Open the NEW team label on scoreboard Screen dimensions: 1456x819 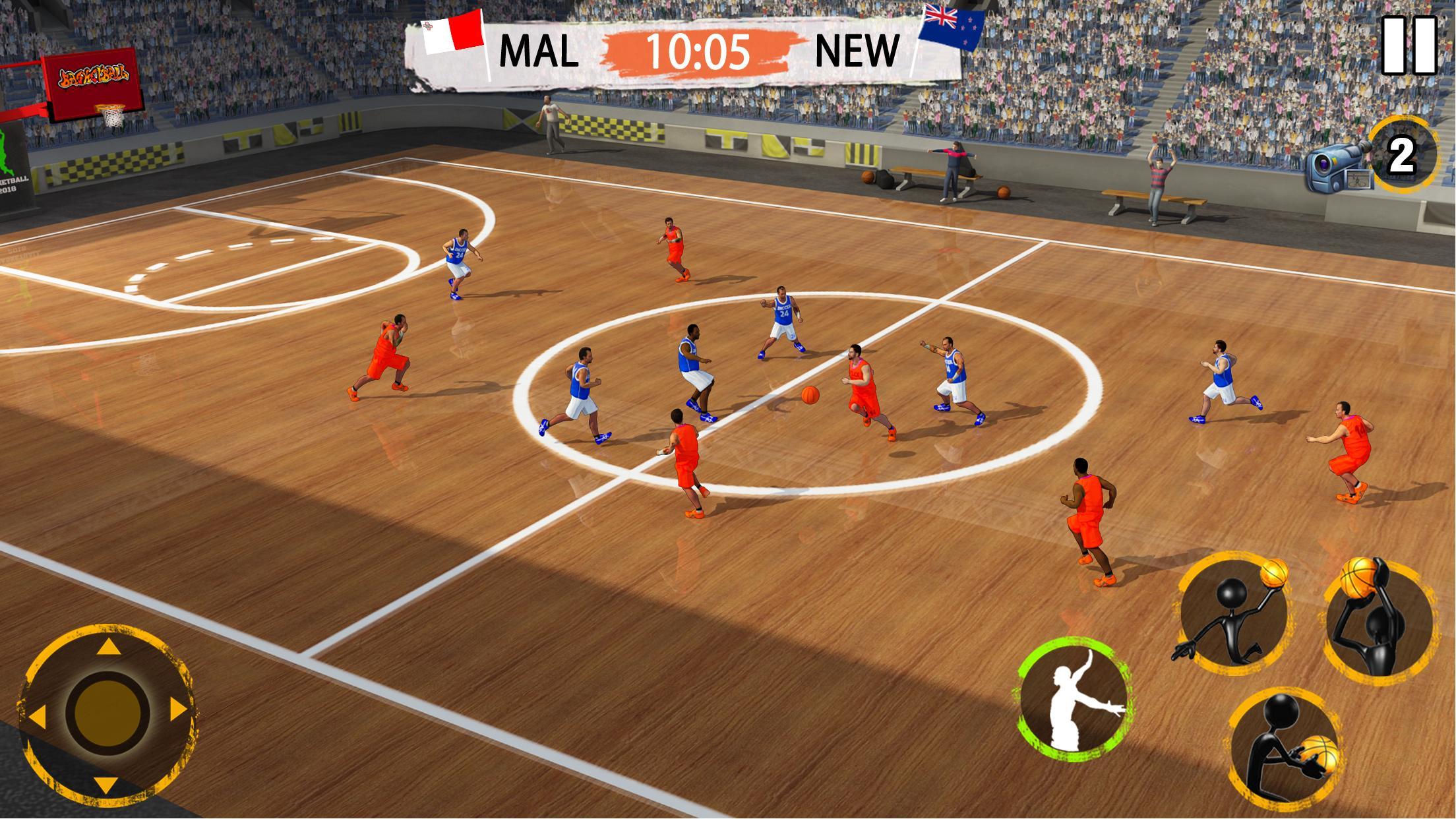coord(857,49)
